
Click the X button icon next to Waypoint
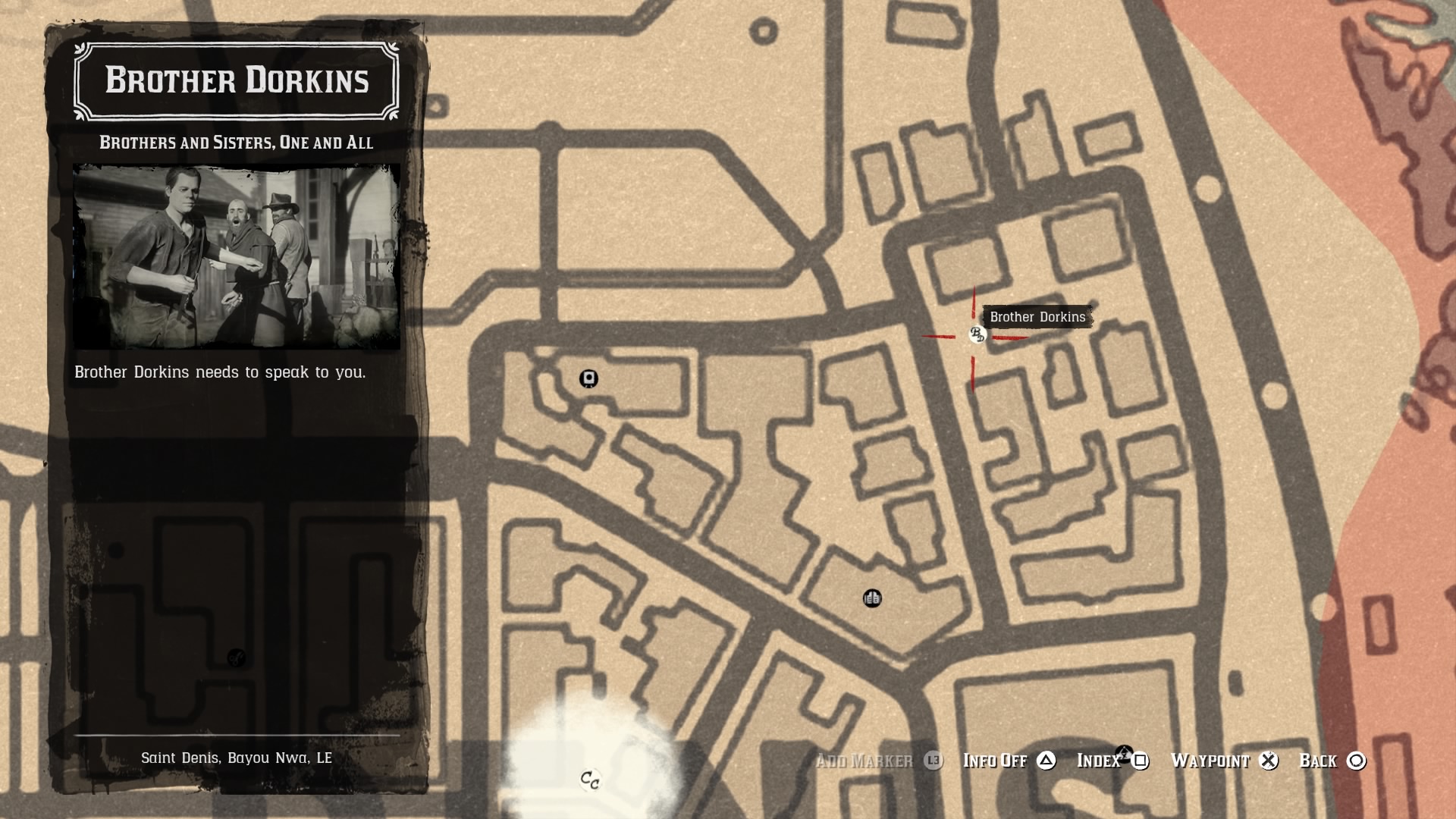click(1268, 761)
